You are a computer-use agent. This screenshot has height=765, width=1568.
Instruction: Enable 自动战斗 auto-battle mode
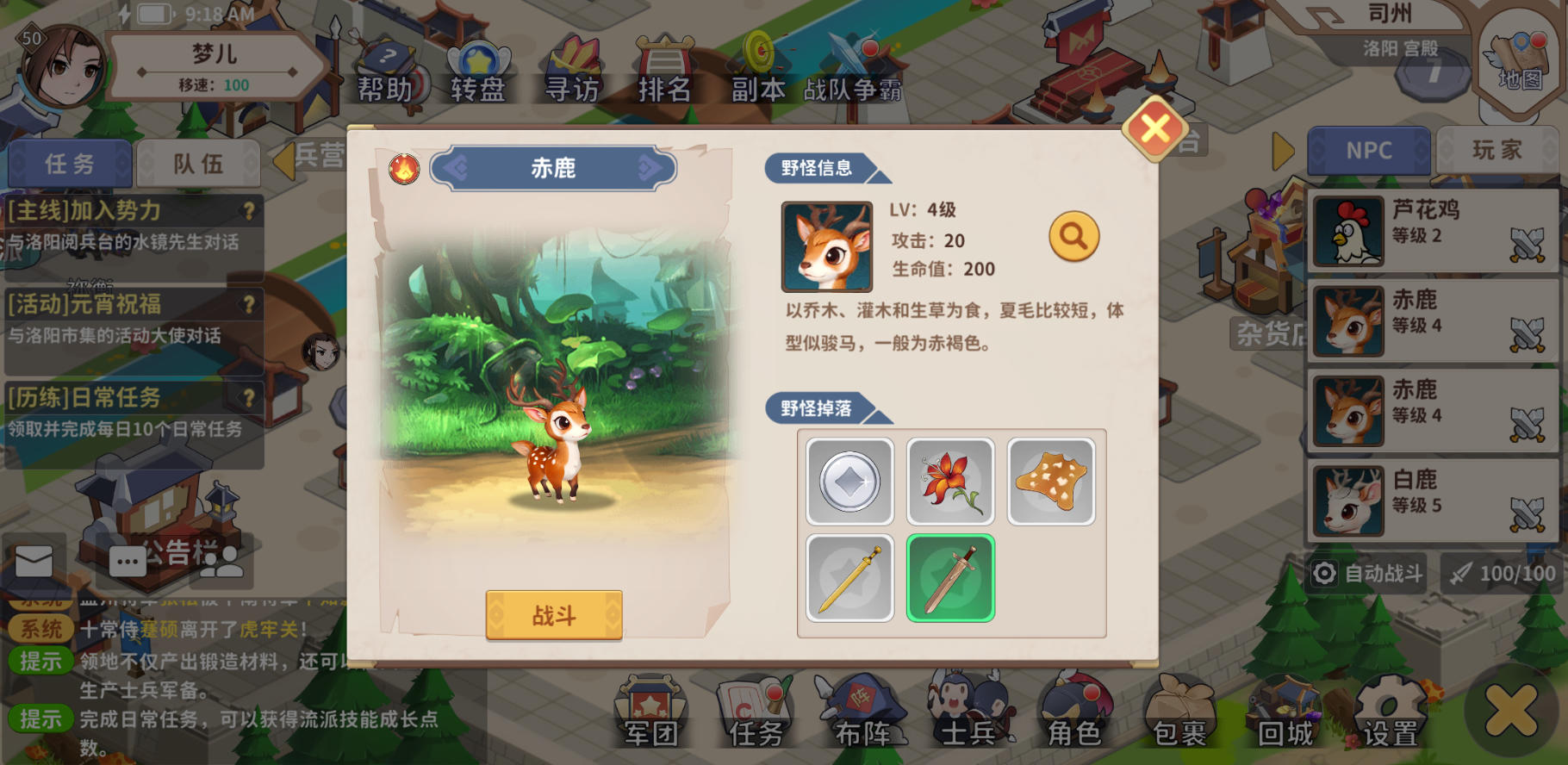point(1368,574)
